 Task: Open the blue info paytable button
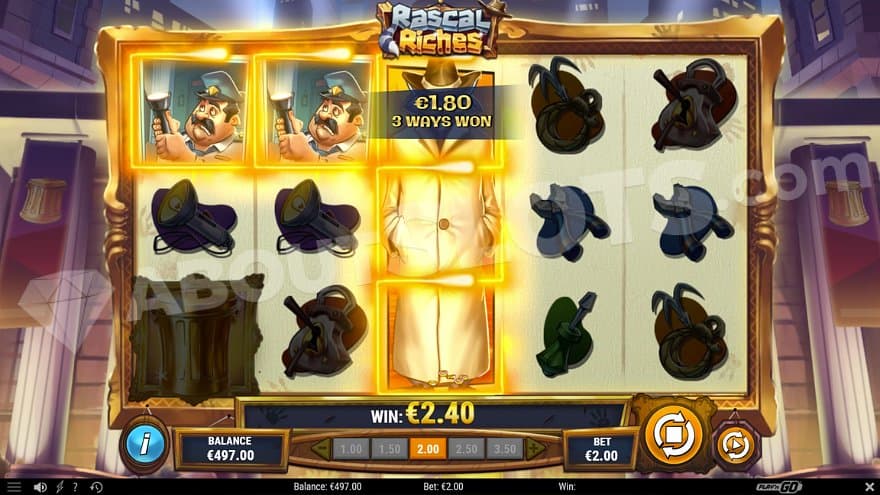[x=145, y=445]
